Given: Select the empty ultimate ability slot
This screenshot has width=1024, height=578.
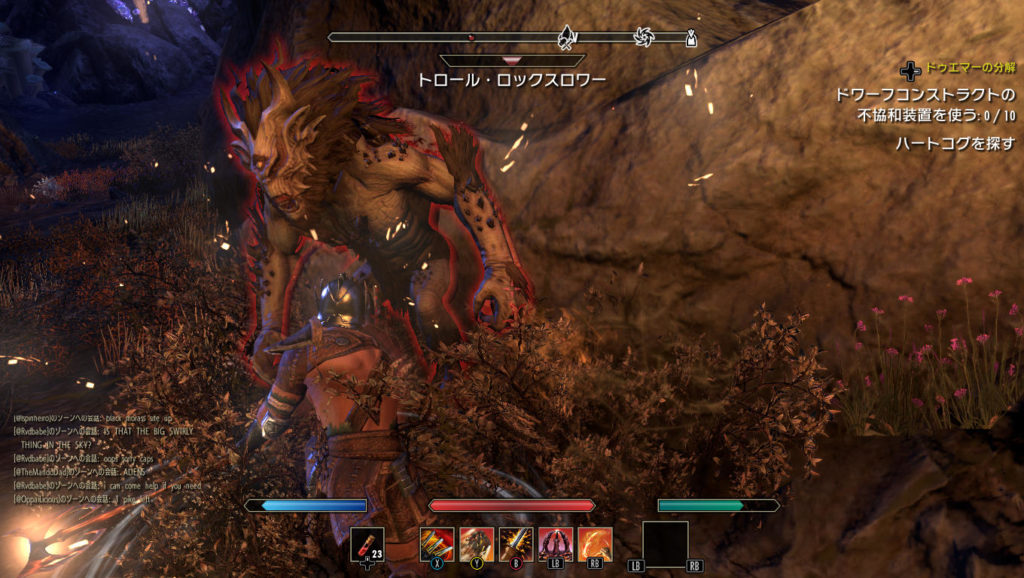Looking at the screenshot, I should click(x=665, y=544).
